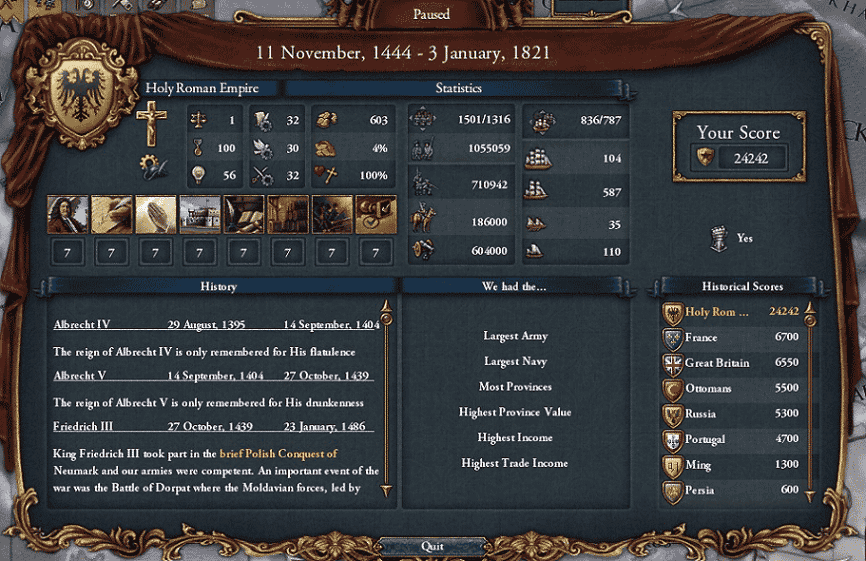The width and height of the screenshot is (866, 561).
Task: Select the checkmark ballot idea icon
Action: [375, 214]
